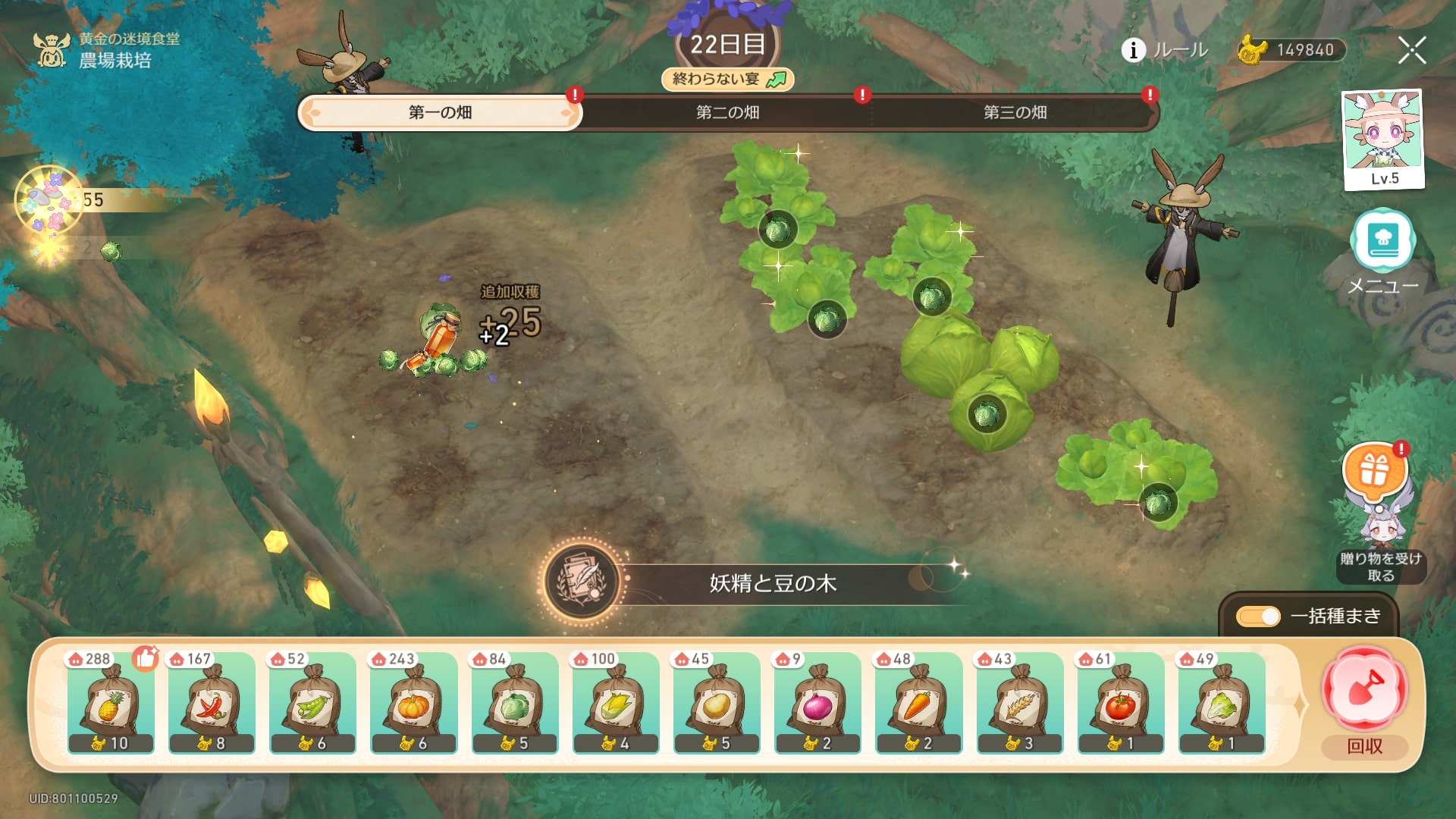Switch to the 第二の畑 tab

(727, 113)
